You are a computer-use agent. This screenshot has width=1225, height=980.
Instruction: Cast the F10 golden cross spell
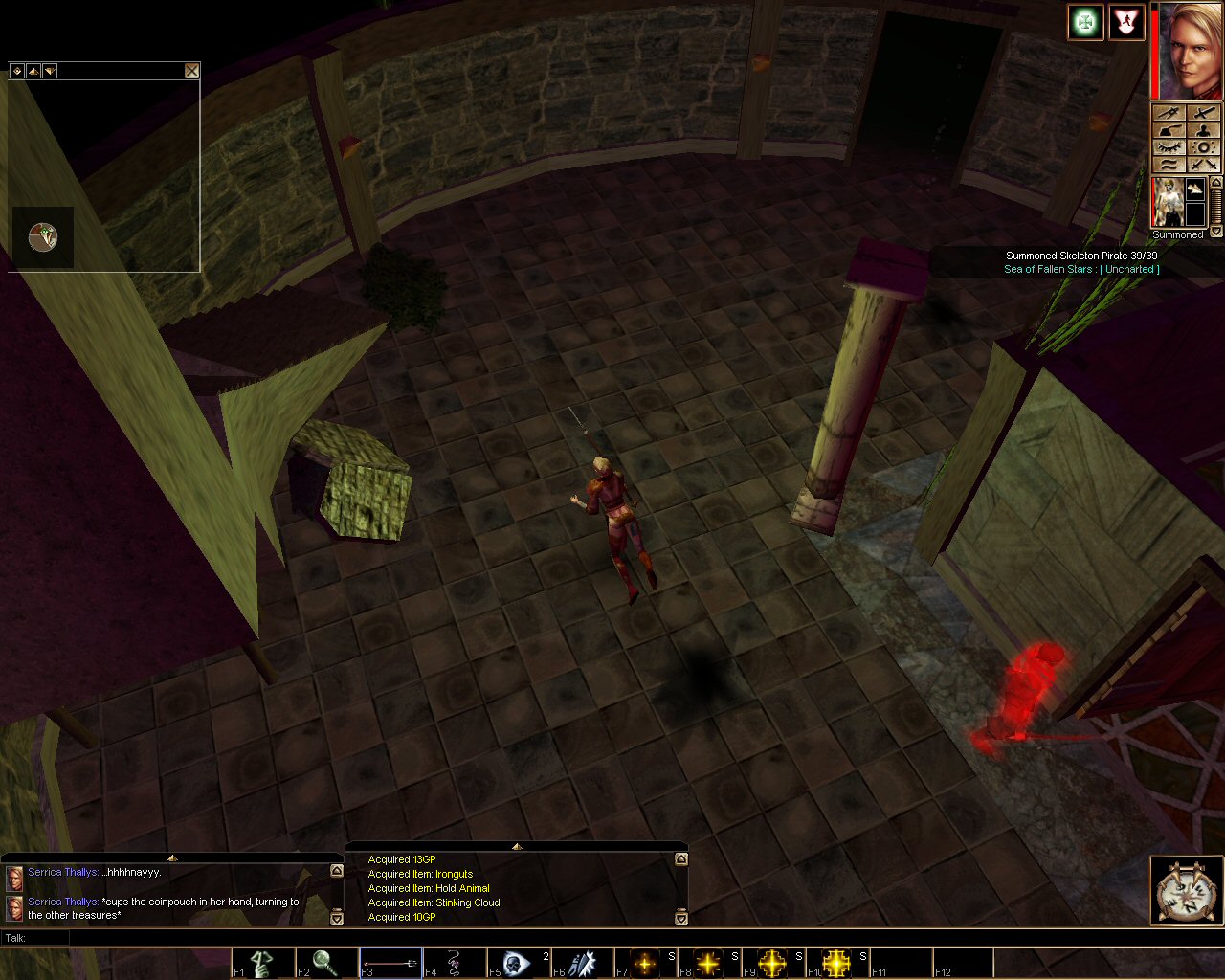tap(836, 963)
